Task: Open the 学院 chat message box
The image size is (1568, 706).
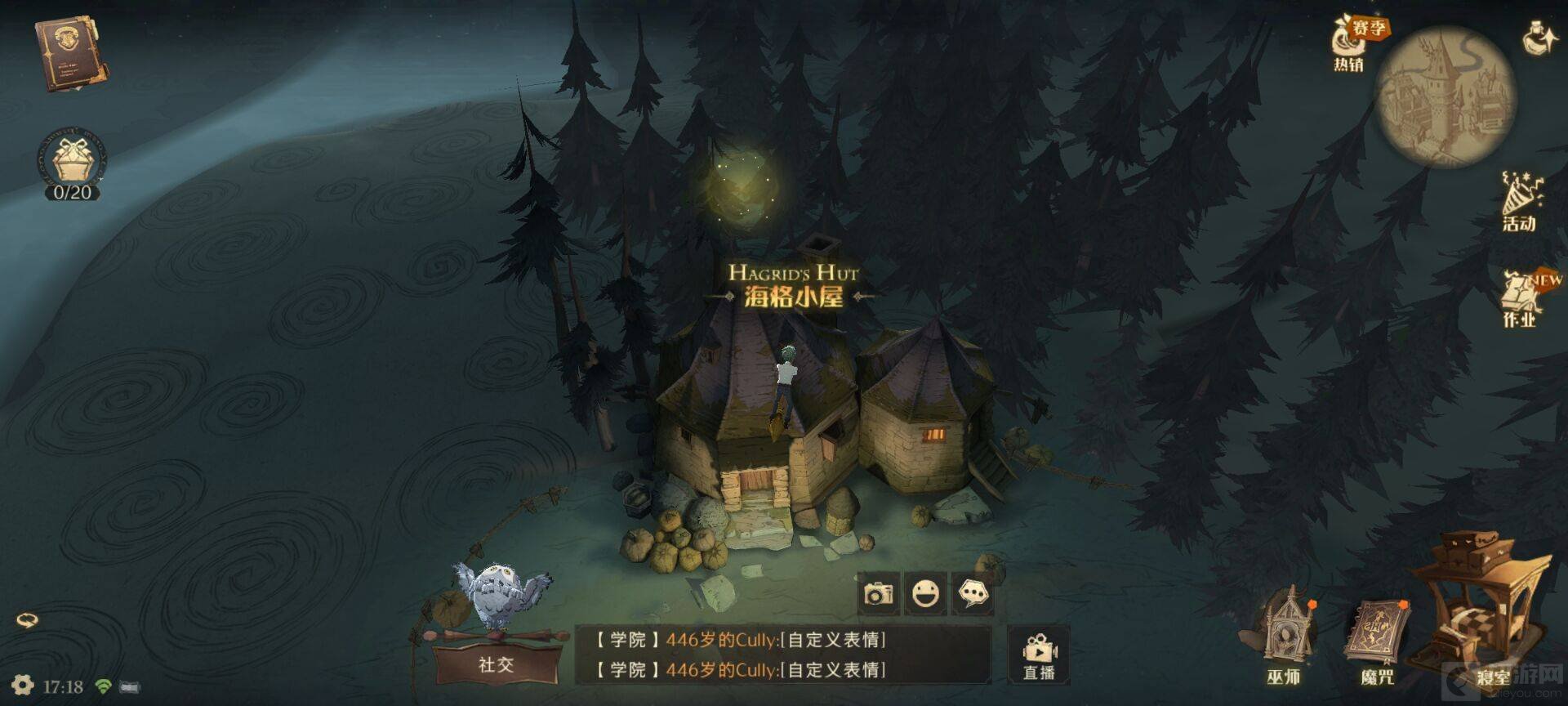Action: 782,655
